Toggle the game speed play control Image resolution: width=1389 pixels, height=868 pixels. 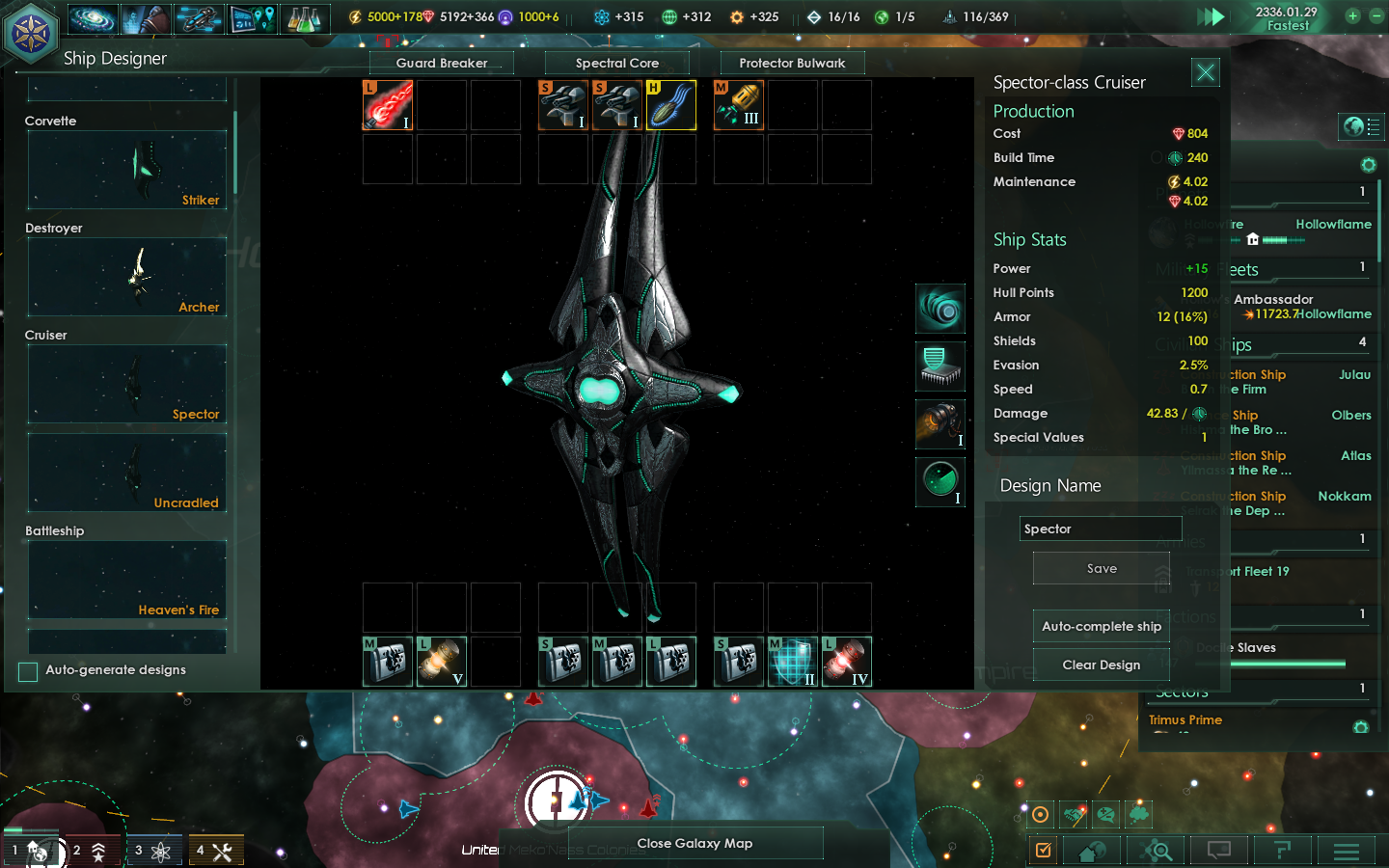1211,16
